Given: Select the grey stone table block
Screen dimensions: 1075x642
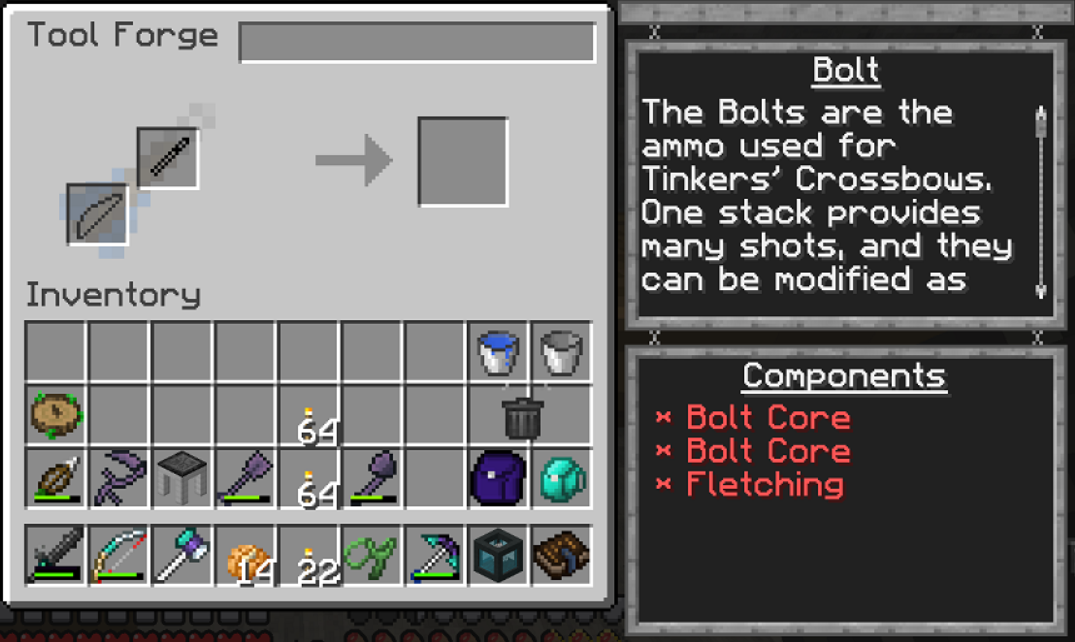Looking at the screenshot, I should 182,479.
